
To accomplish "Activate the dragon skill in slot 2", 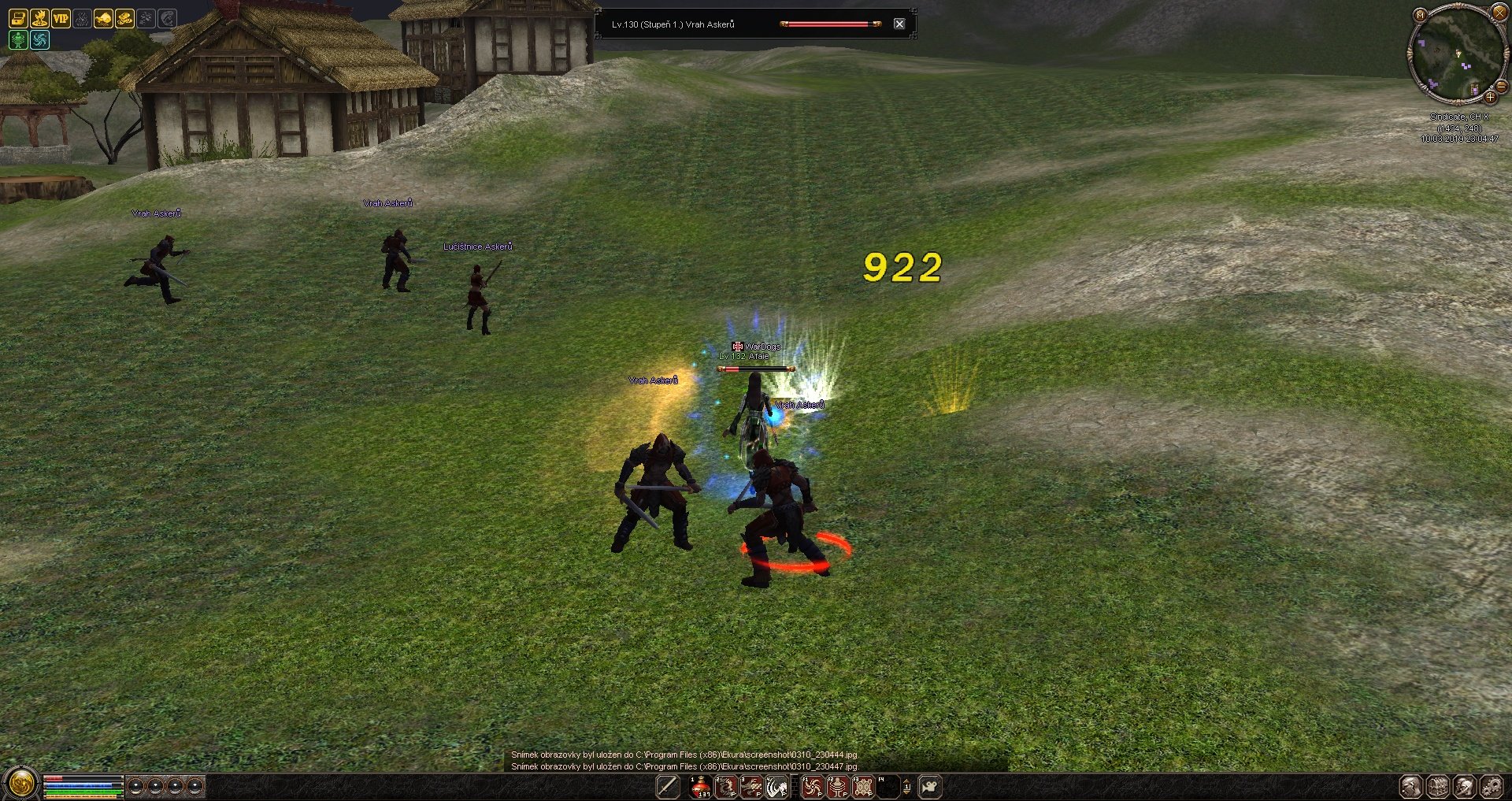I will point(726,786).
